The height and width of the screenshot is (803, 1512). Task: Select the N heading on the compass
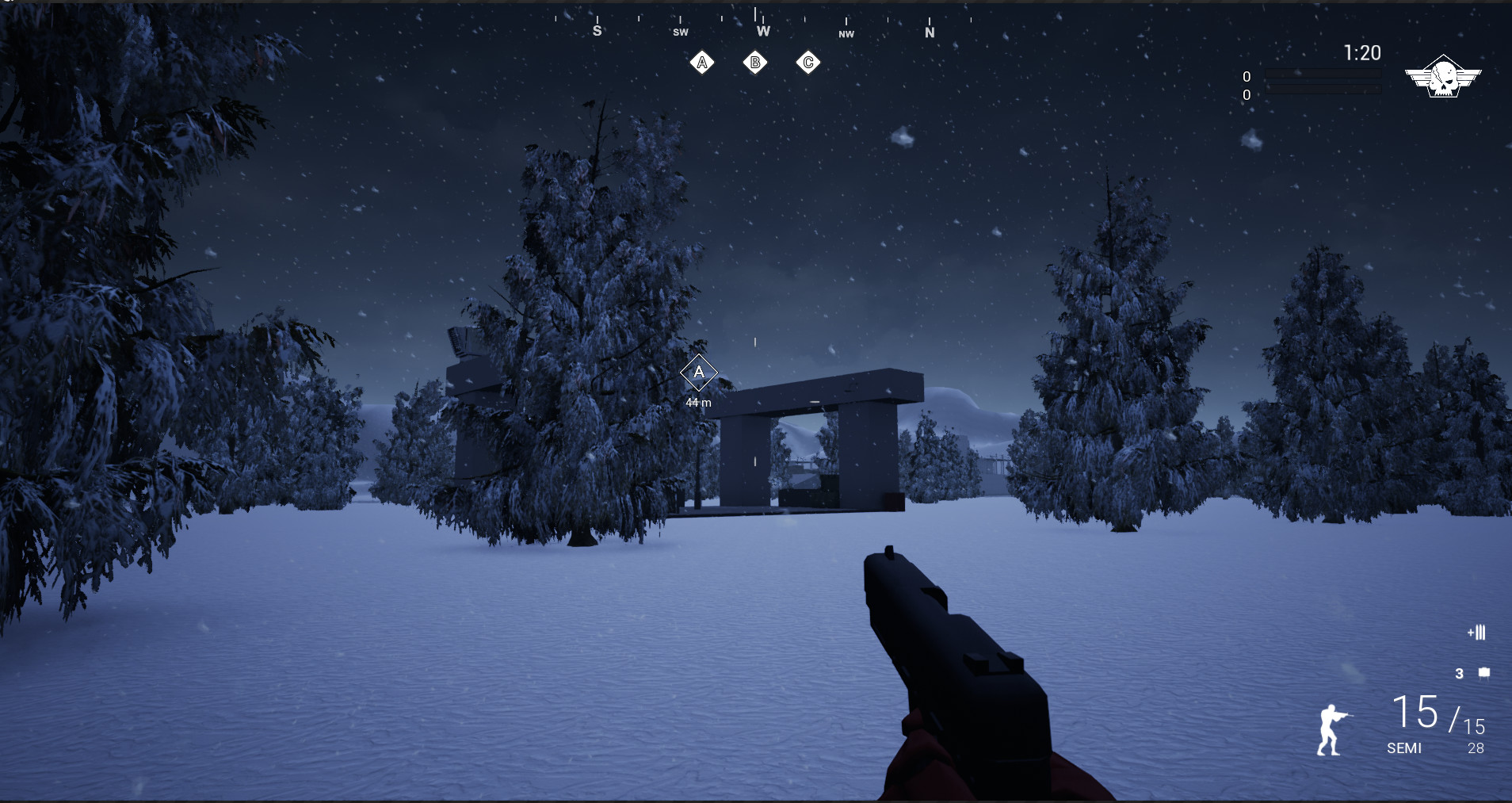pyautogui.click(x=931, y=33)
